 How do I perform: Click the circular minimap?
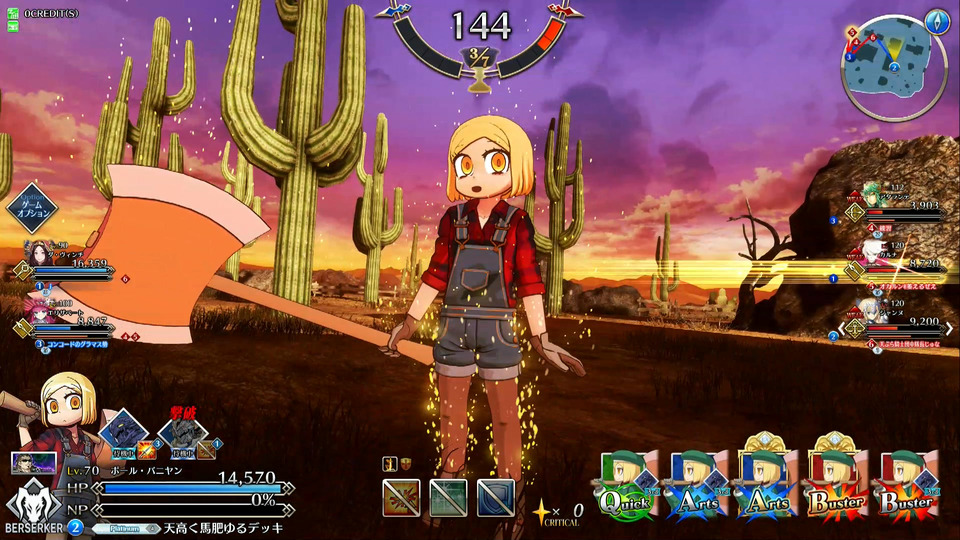[892, 70]
